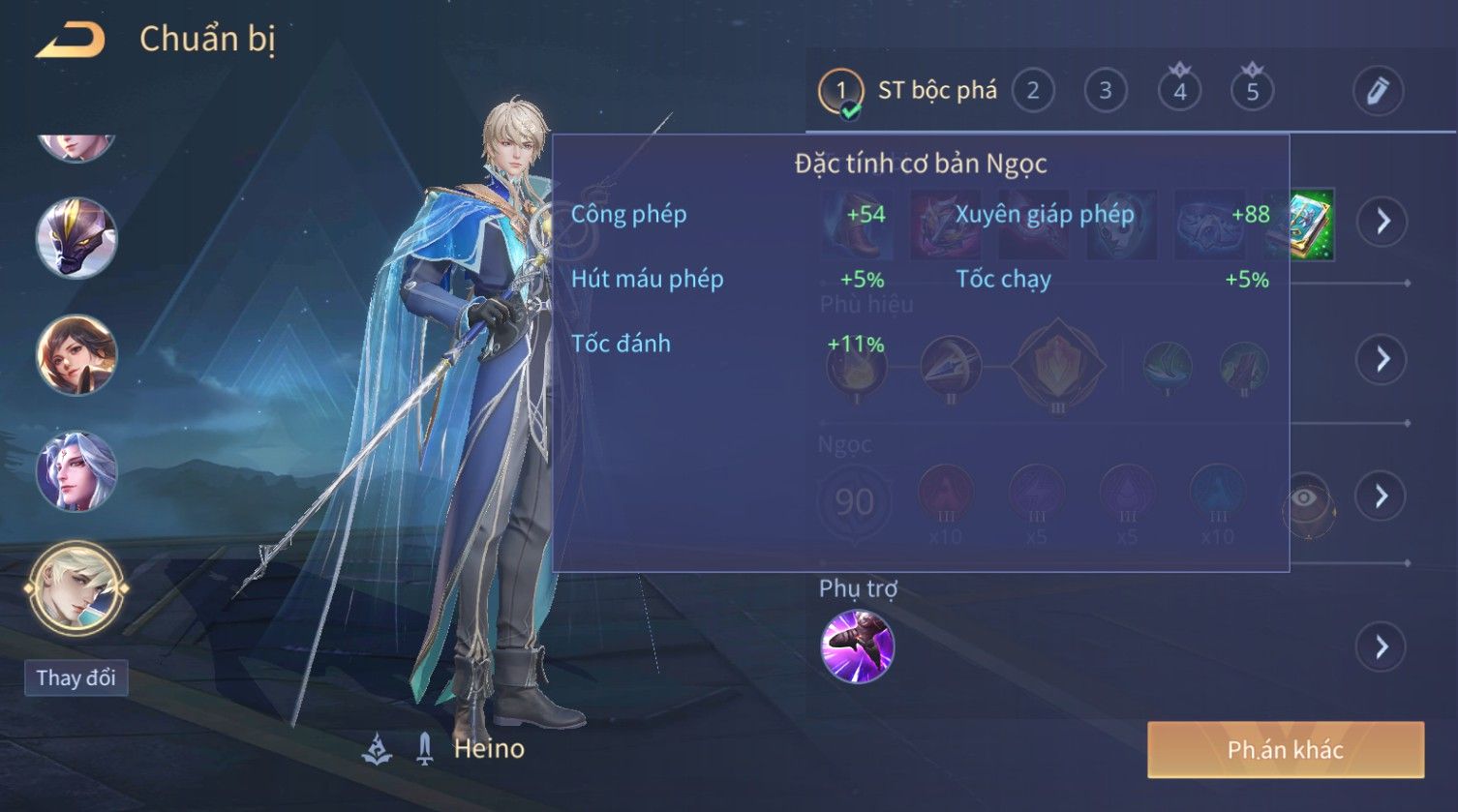This screenshot has height=812, width=1458.
Task: Select the blonde Heino hero portrait
Action: [x=76, y=587]
